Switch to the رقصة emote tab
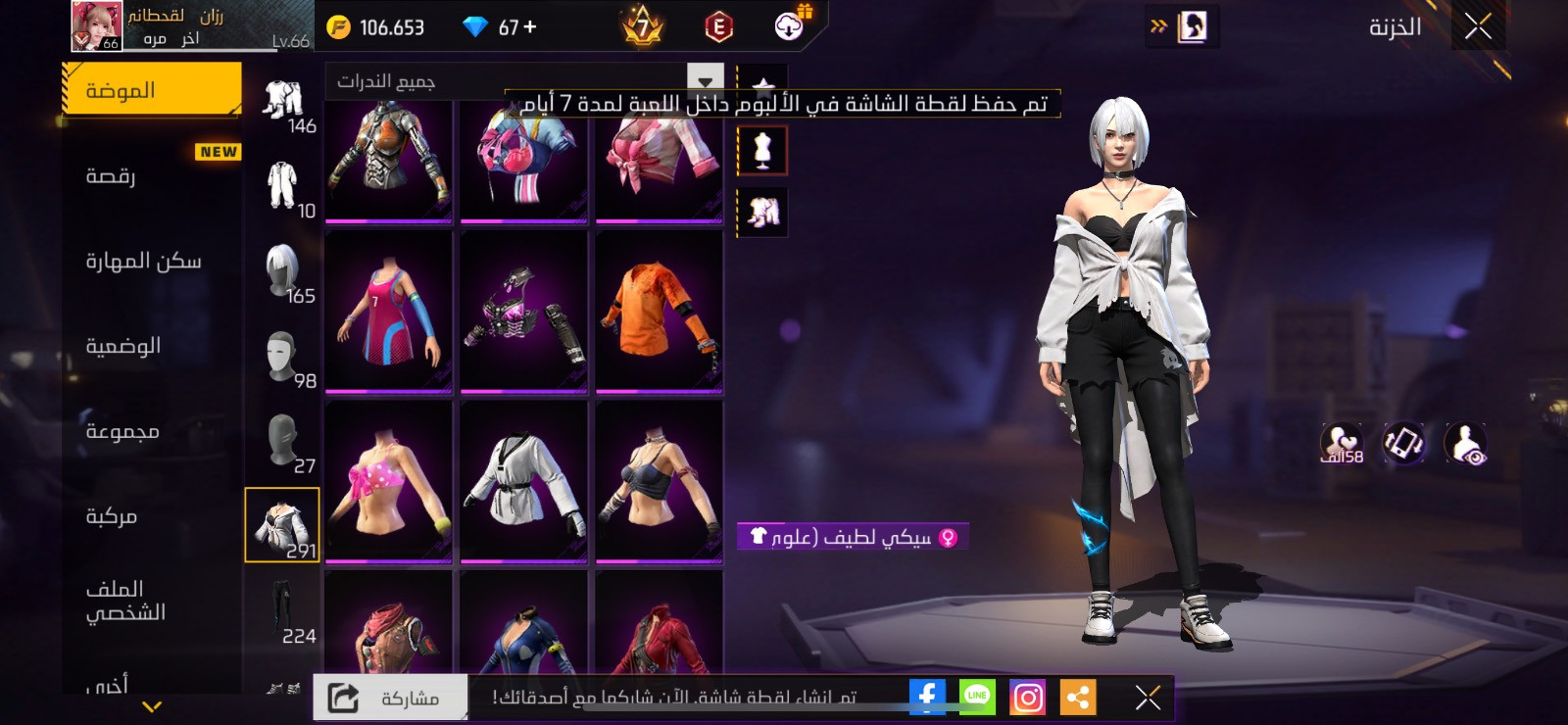1568x725 pixels. 152,176
